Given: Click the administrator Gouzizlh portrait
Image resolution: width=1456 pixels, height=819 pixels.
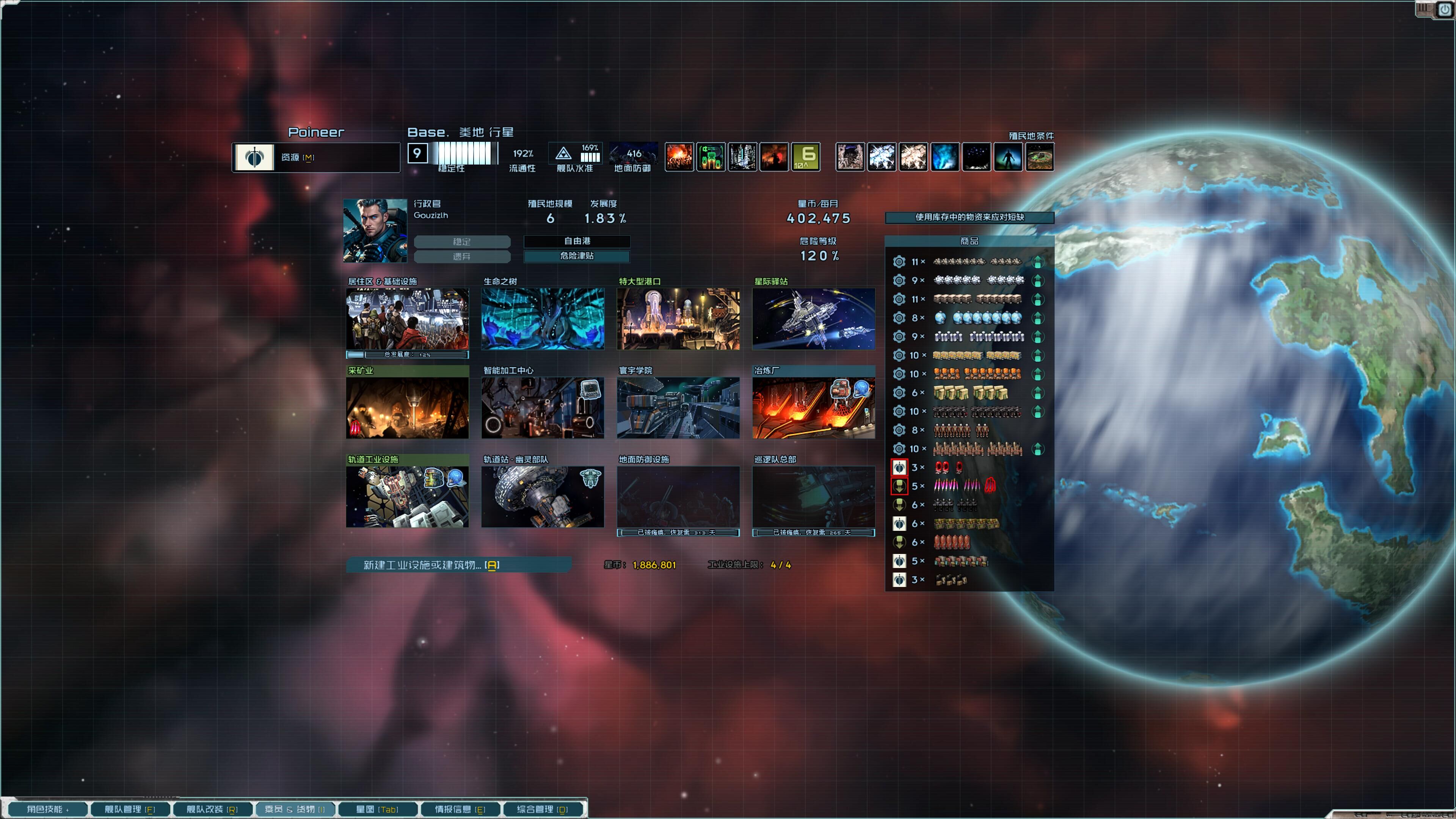Looking at the screenshot, I should click(x=375, y=230).
